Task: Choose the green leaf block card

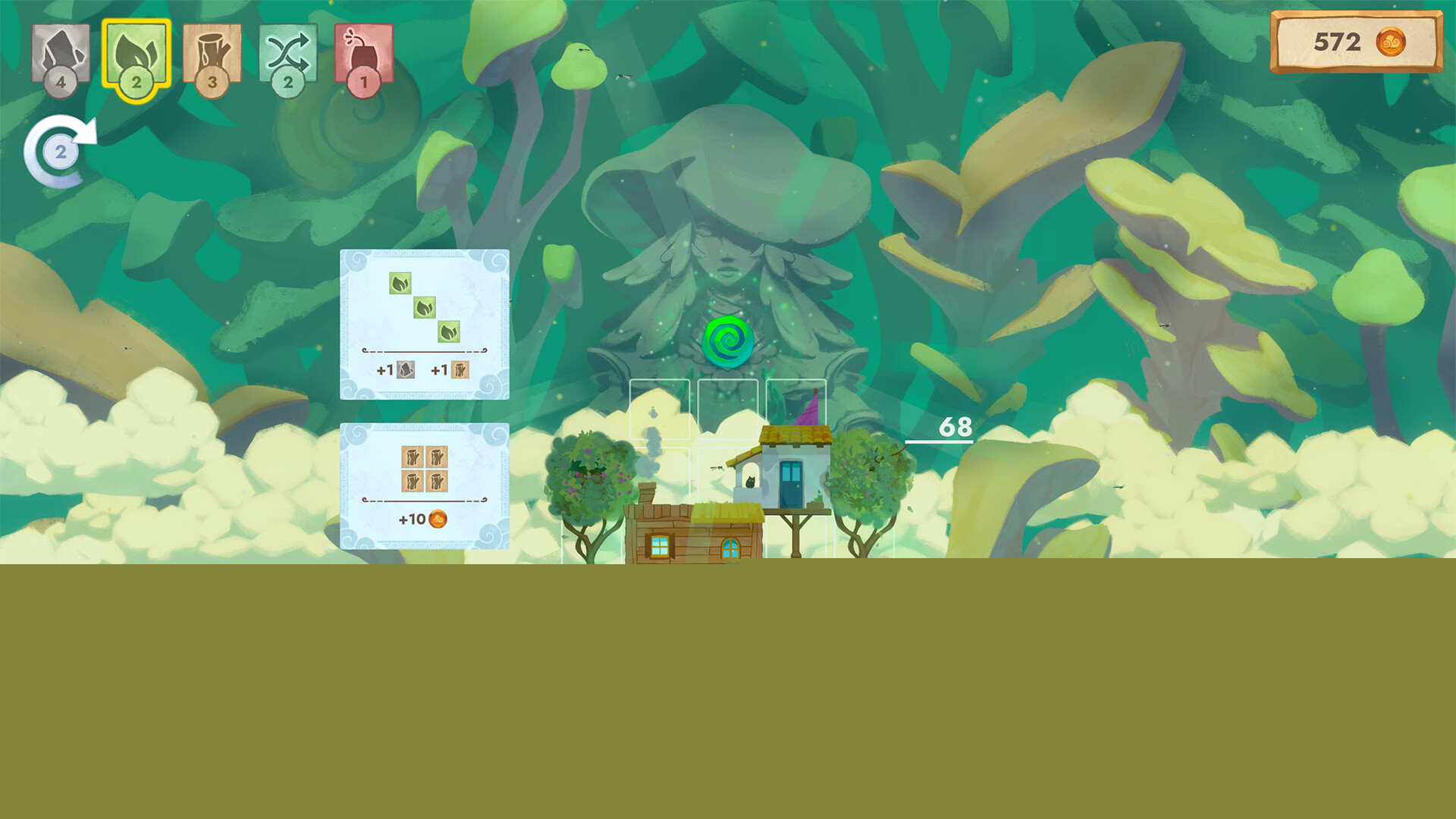Action: [x=136, y=55]
